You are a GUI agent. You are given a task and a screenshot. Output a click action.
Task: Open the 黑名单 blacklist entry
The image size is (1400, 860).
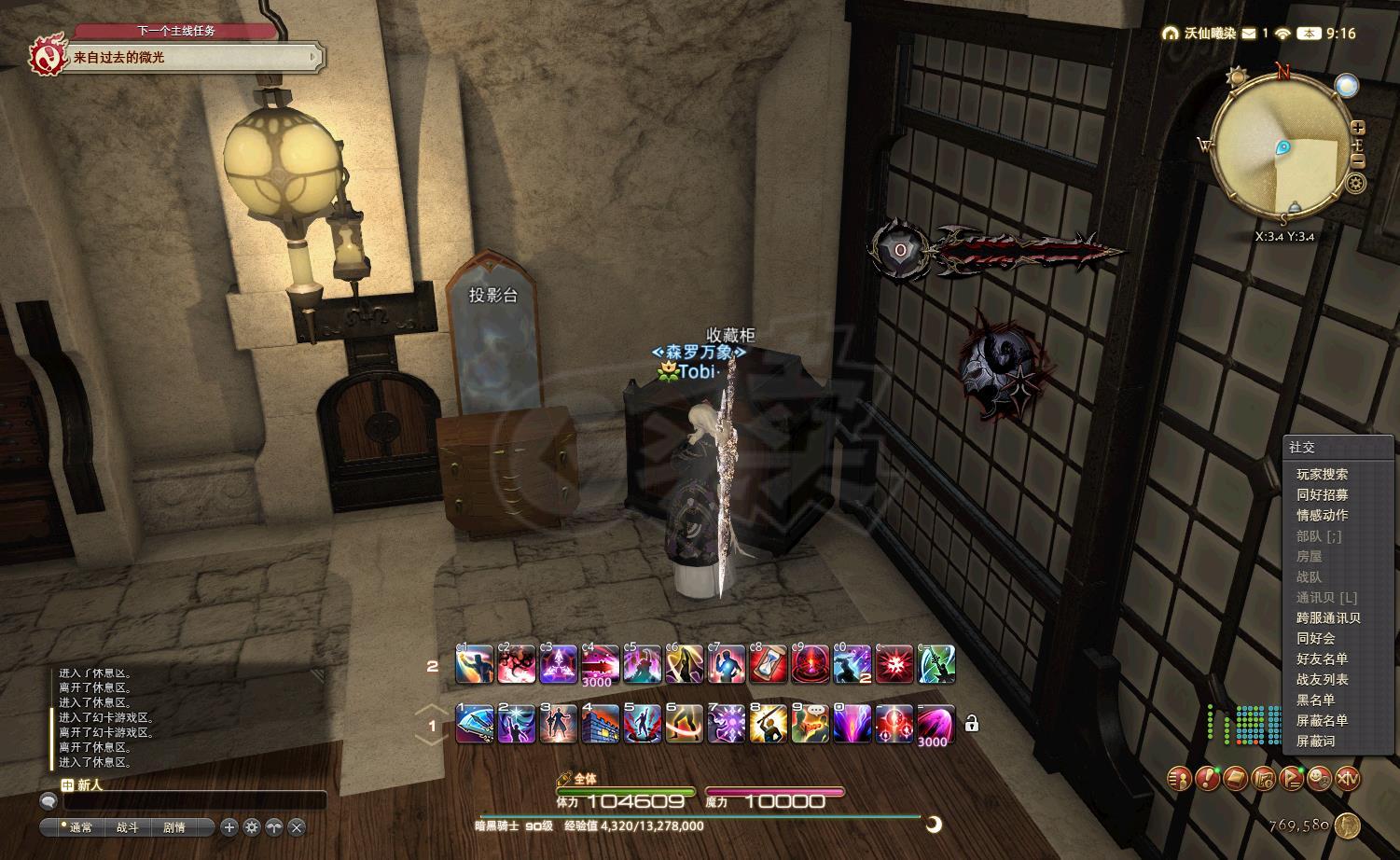tap(1315, 700)
